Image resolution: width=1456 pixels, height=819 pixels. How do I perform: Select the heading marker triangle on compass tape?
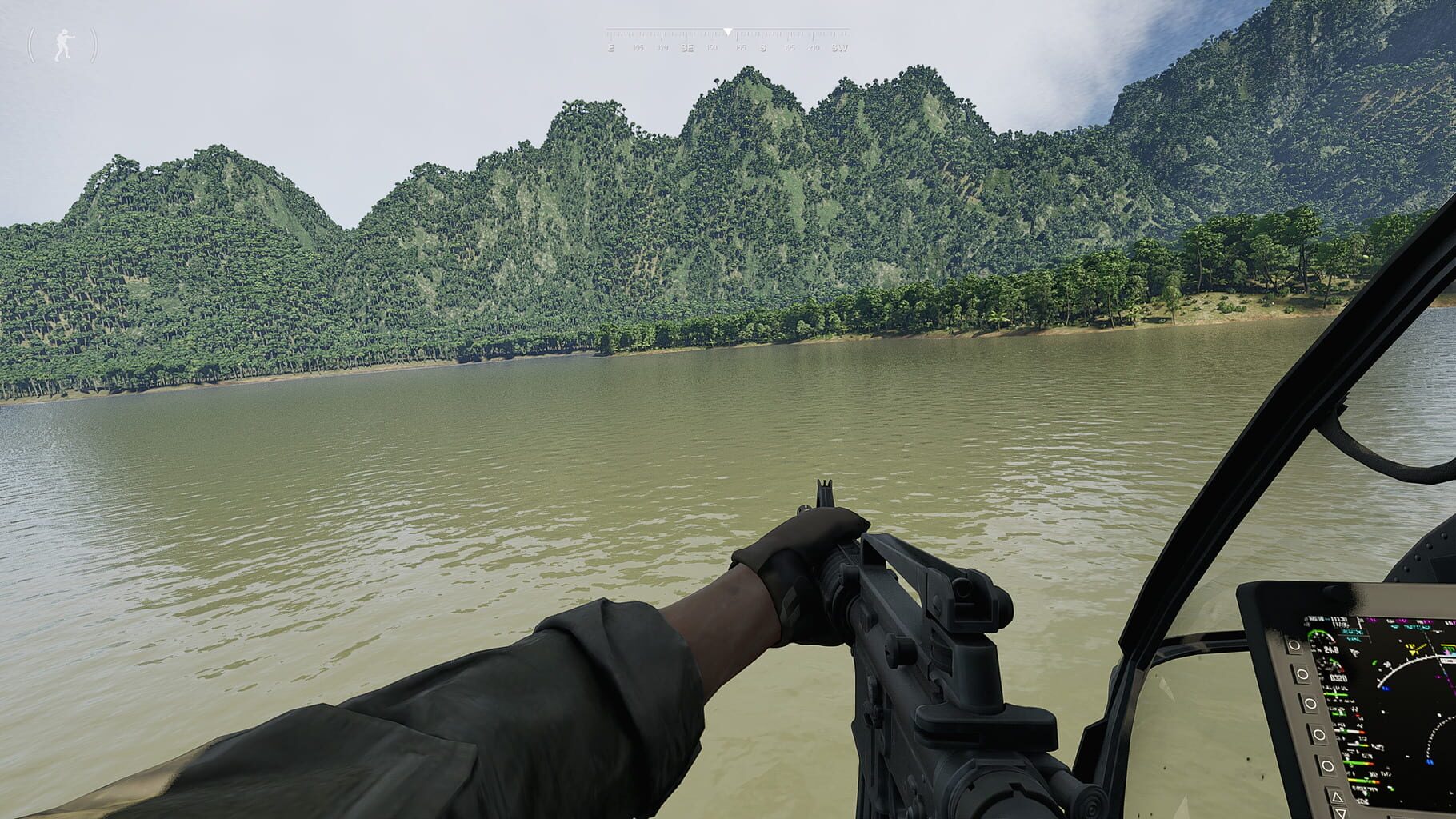(x=728, y=32)
